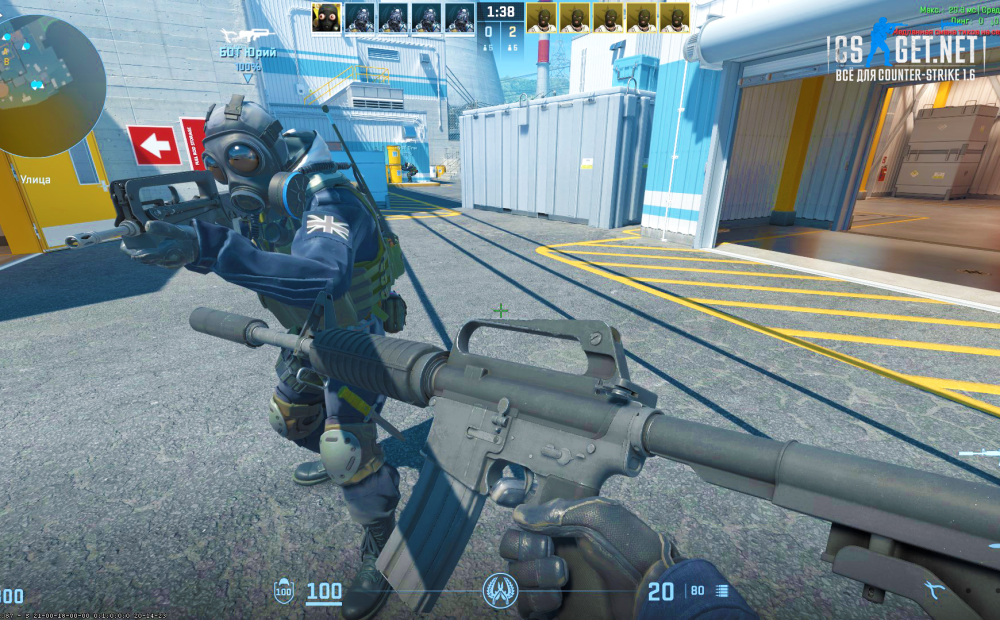Select the wire cutters defuse kit icon
This screenshot has height=620, width=1000.
click(x=936, y=589)
